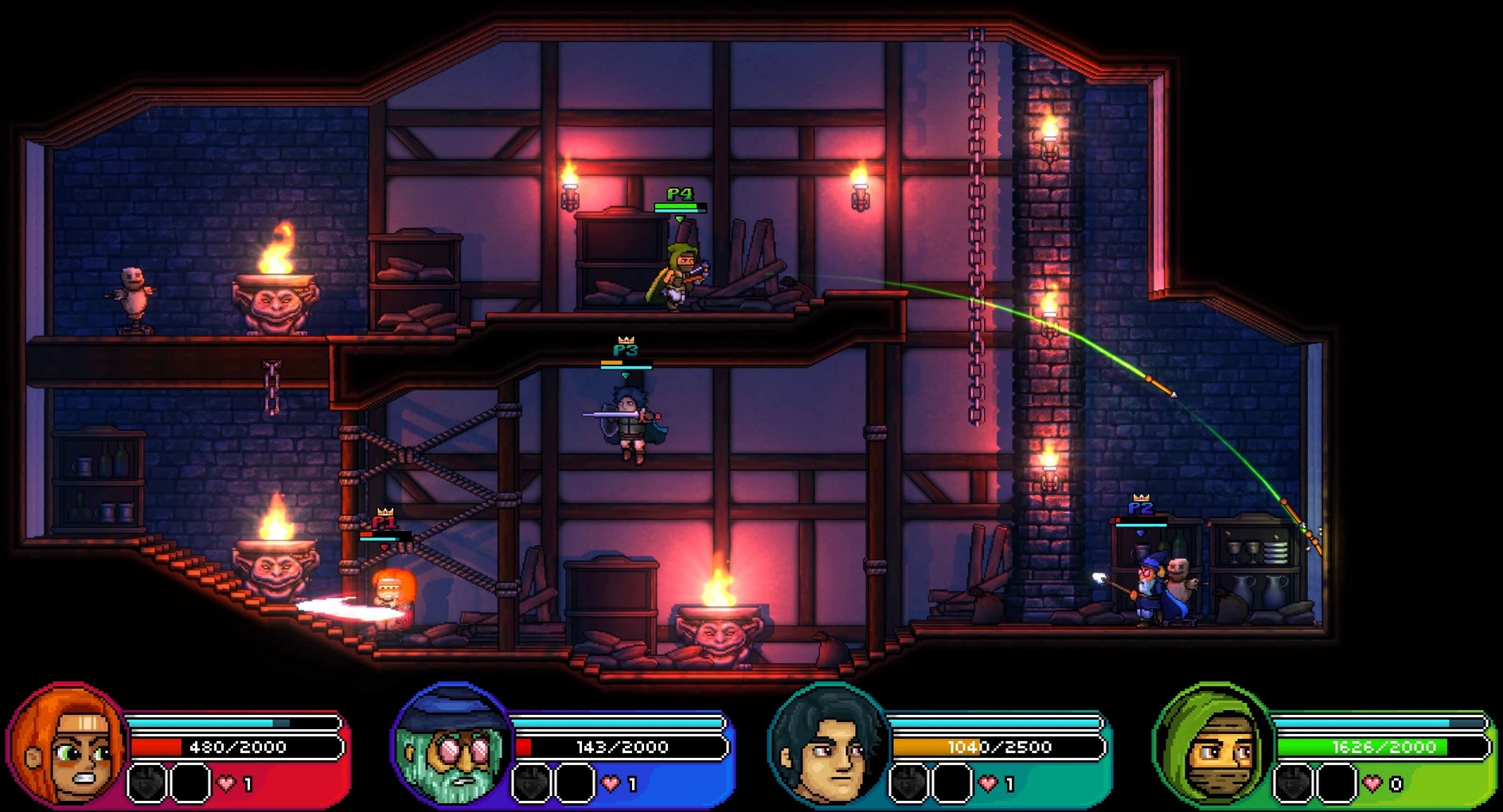Select the red-haired player one portrait
1503x812 pixels.
click(x=68, y=746)
